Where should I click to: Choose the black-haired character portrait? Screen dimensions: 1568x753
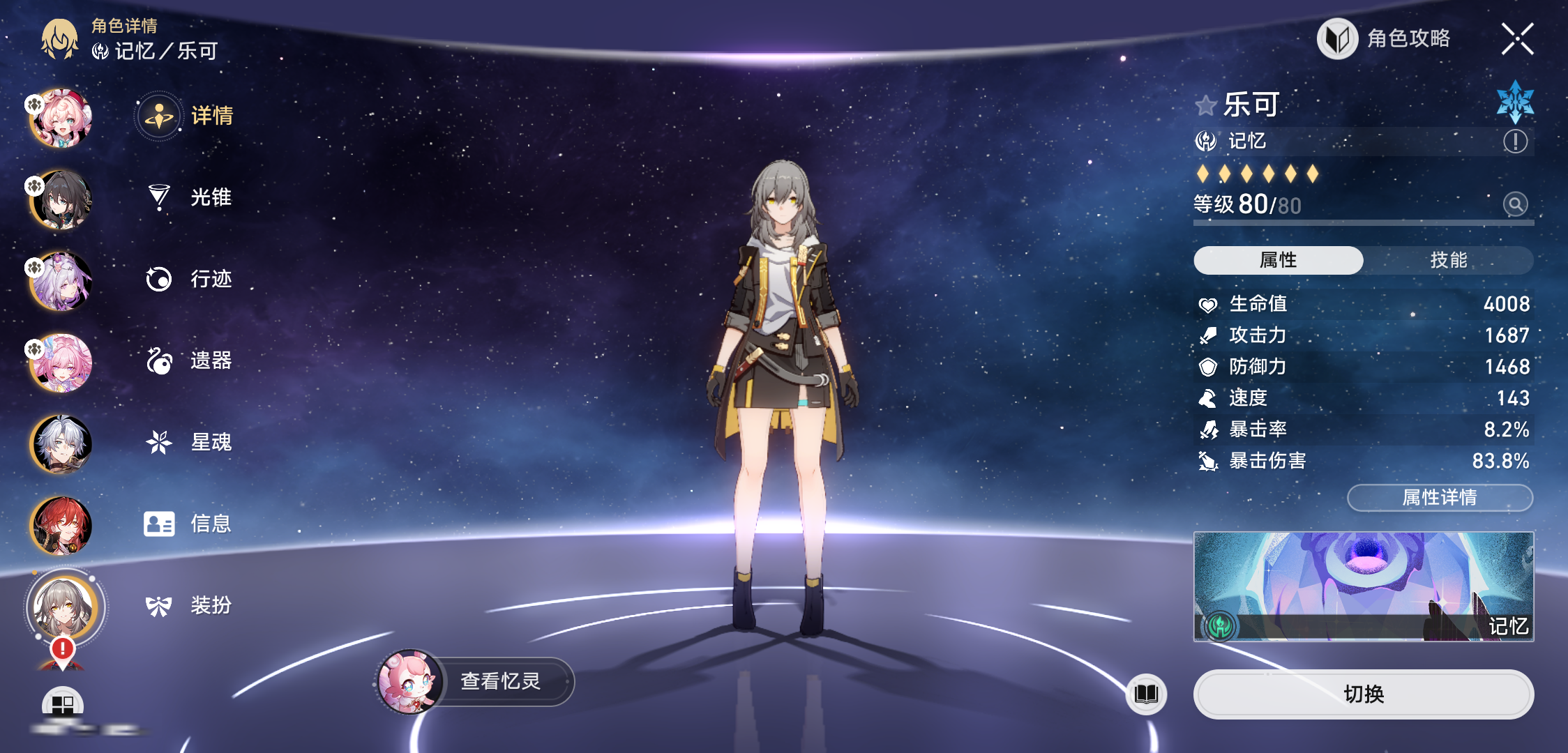tap(61, 200)
